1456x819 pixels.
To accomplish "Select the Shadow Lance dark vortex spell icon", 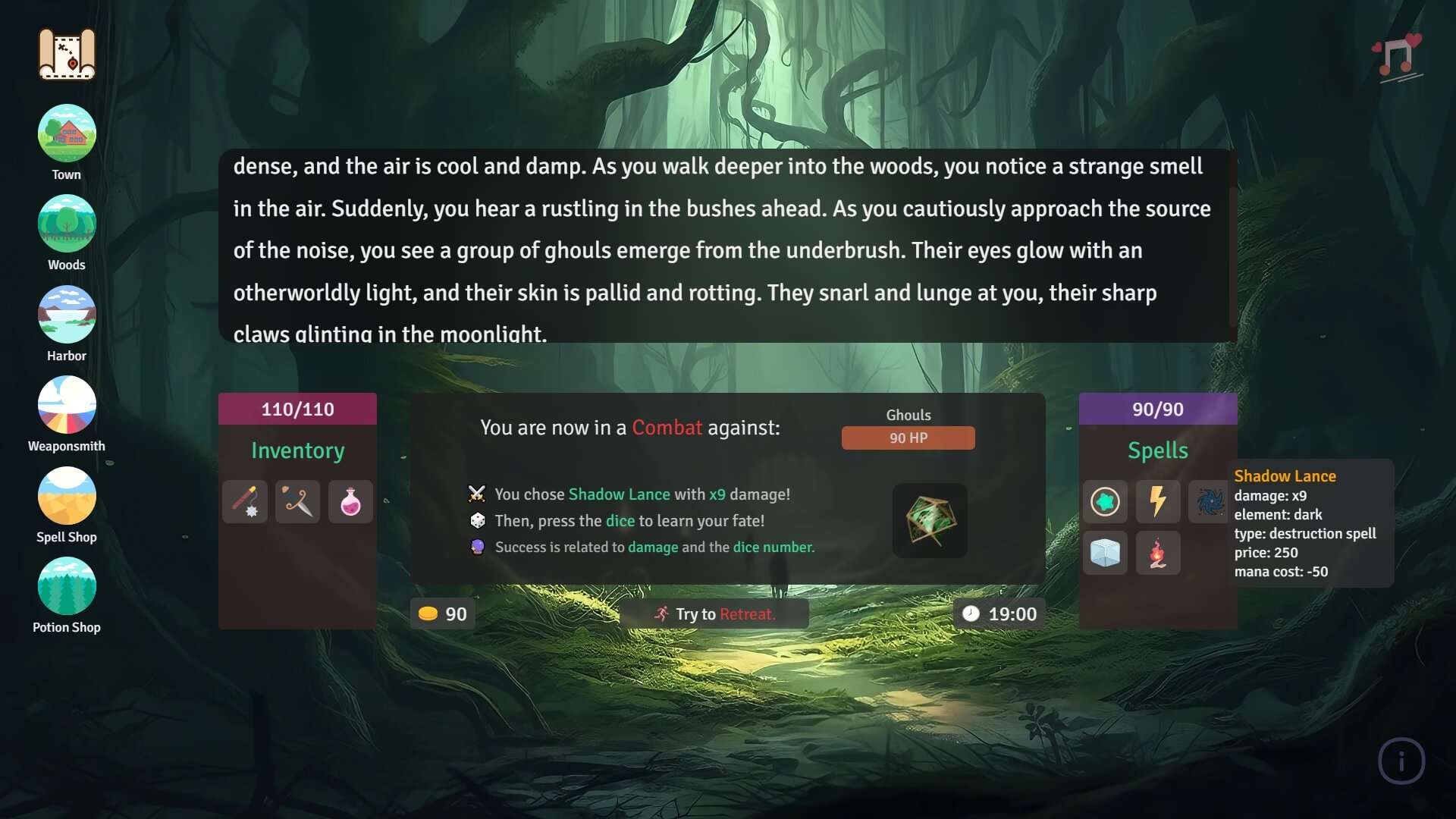I will pyautogui.click(x=1211, y=501).
